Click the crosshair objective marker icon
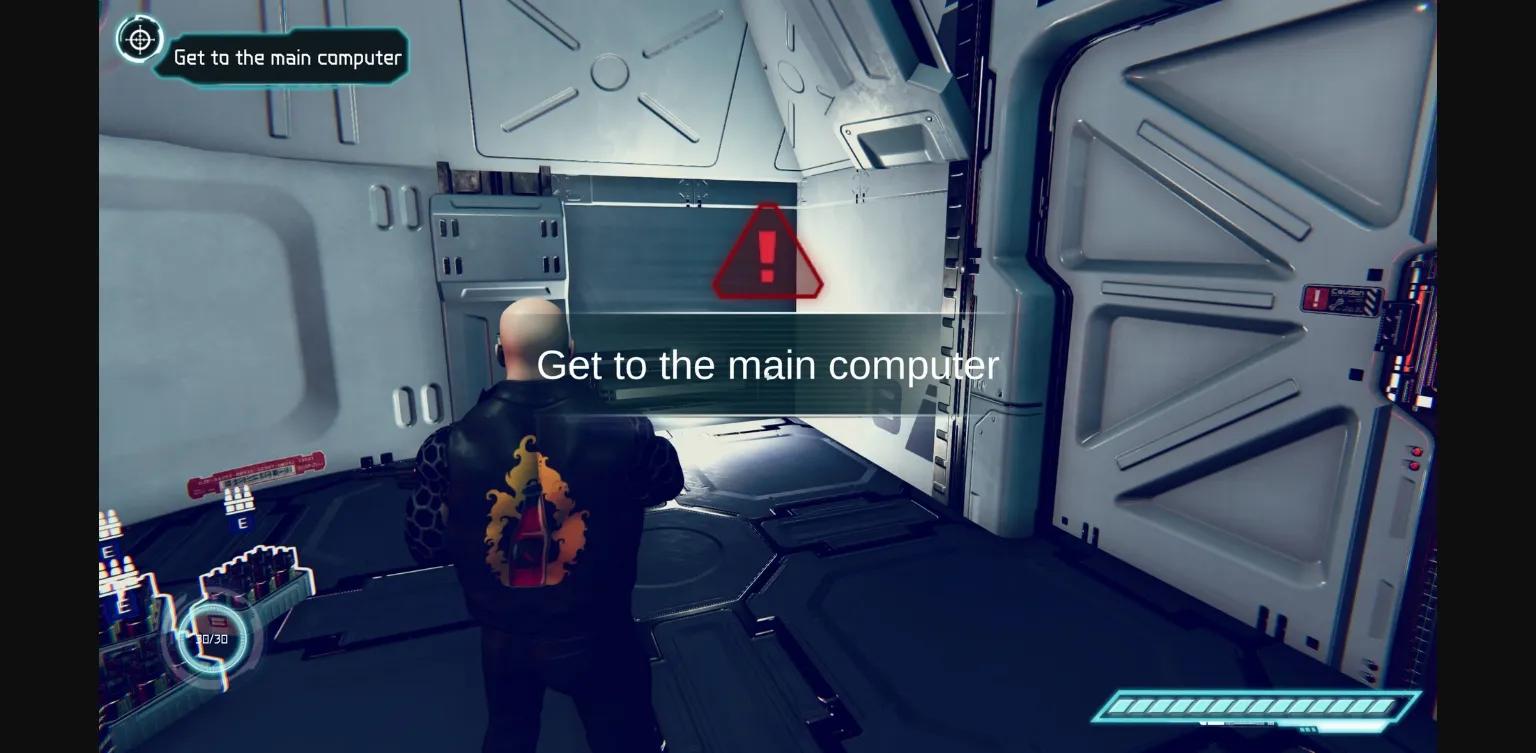Image resolution: width=1536 pixels, height=753 pixels. (x=140, y=40)
